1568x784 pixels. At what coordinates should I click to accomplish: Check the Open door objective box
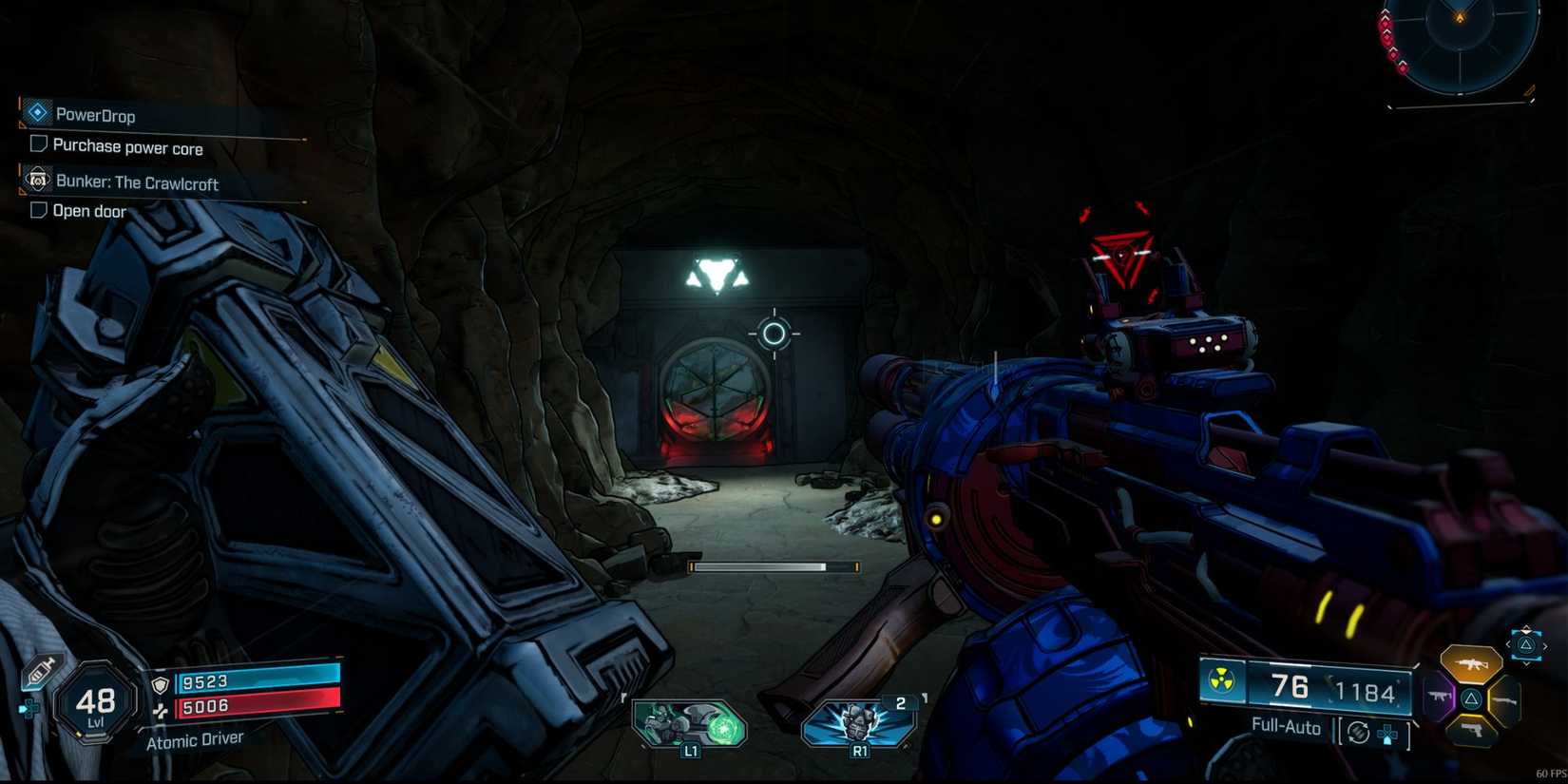coord(38,210)
